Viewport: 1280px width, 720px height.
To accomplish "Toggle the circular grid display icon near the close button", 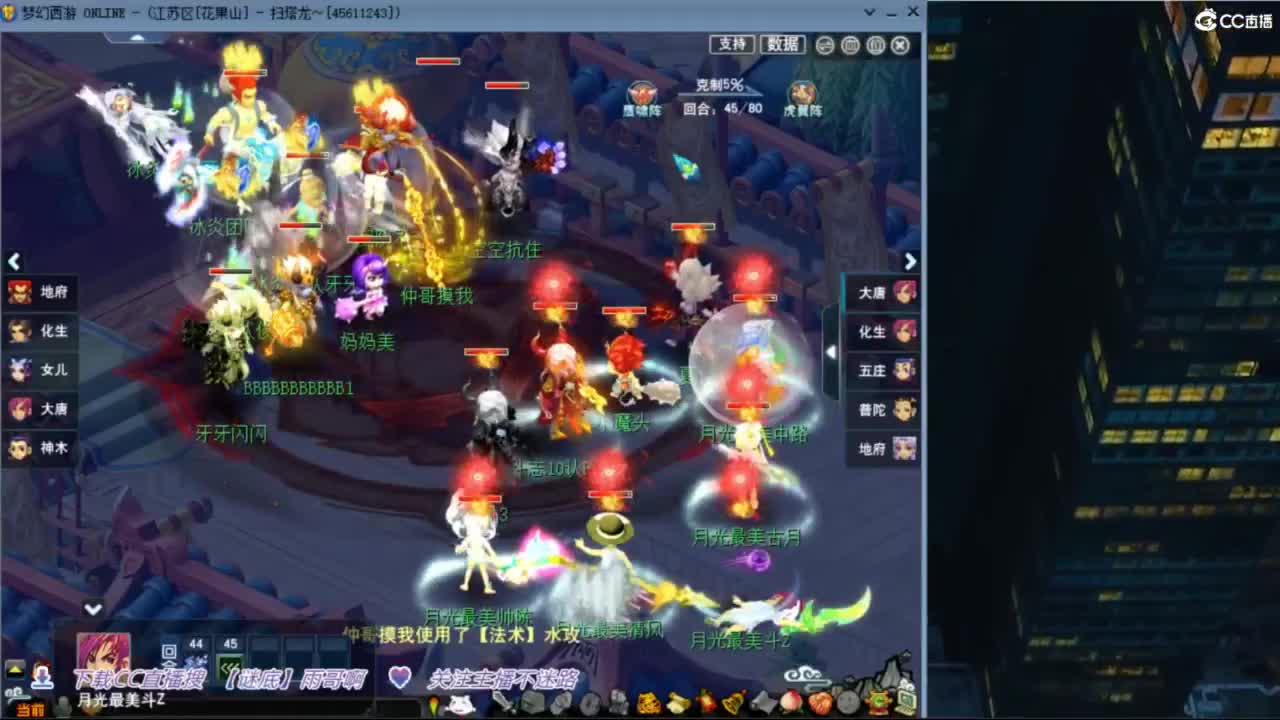I will pos(850,45).
